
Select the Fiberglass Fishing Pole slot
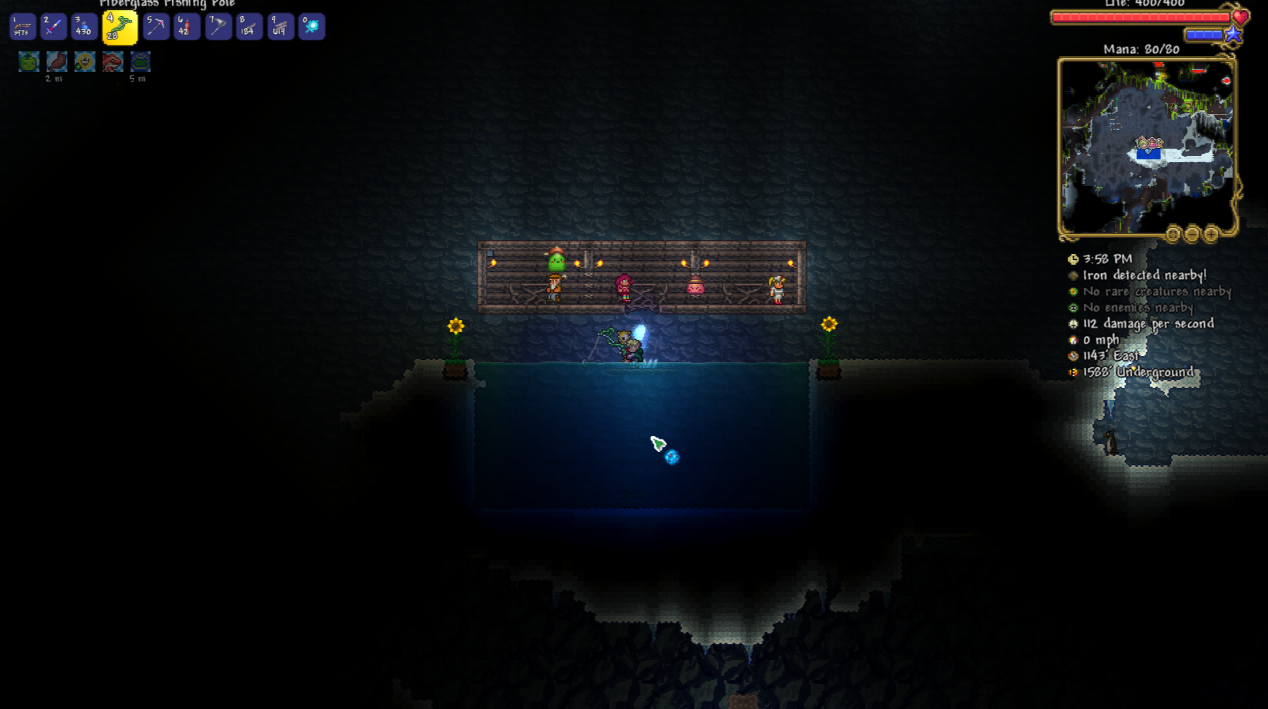click(x=119, y=28)
